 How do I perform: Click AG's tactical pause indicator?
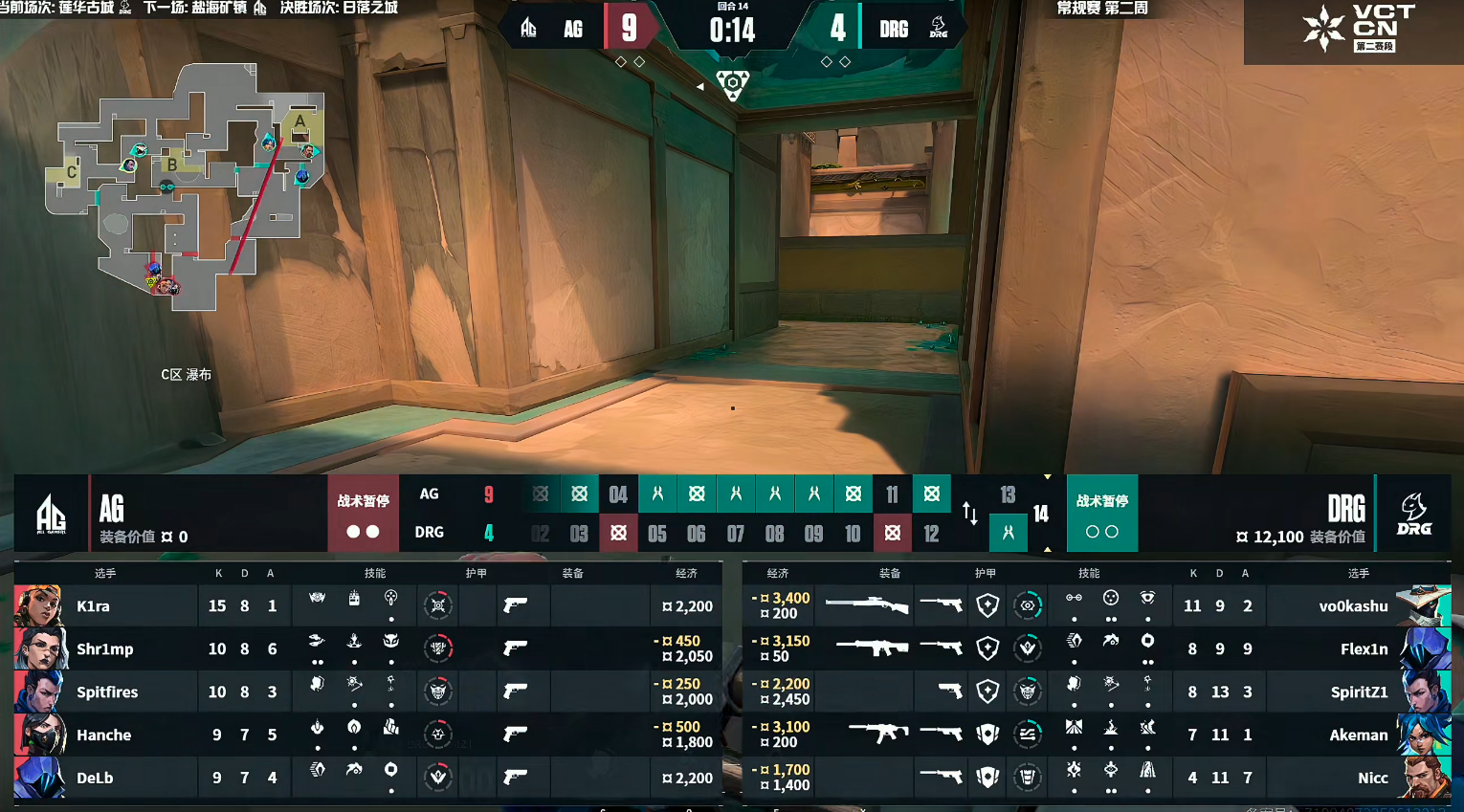pos(363,514)
